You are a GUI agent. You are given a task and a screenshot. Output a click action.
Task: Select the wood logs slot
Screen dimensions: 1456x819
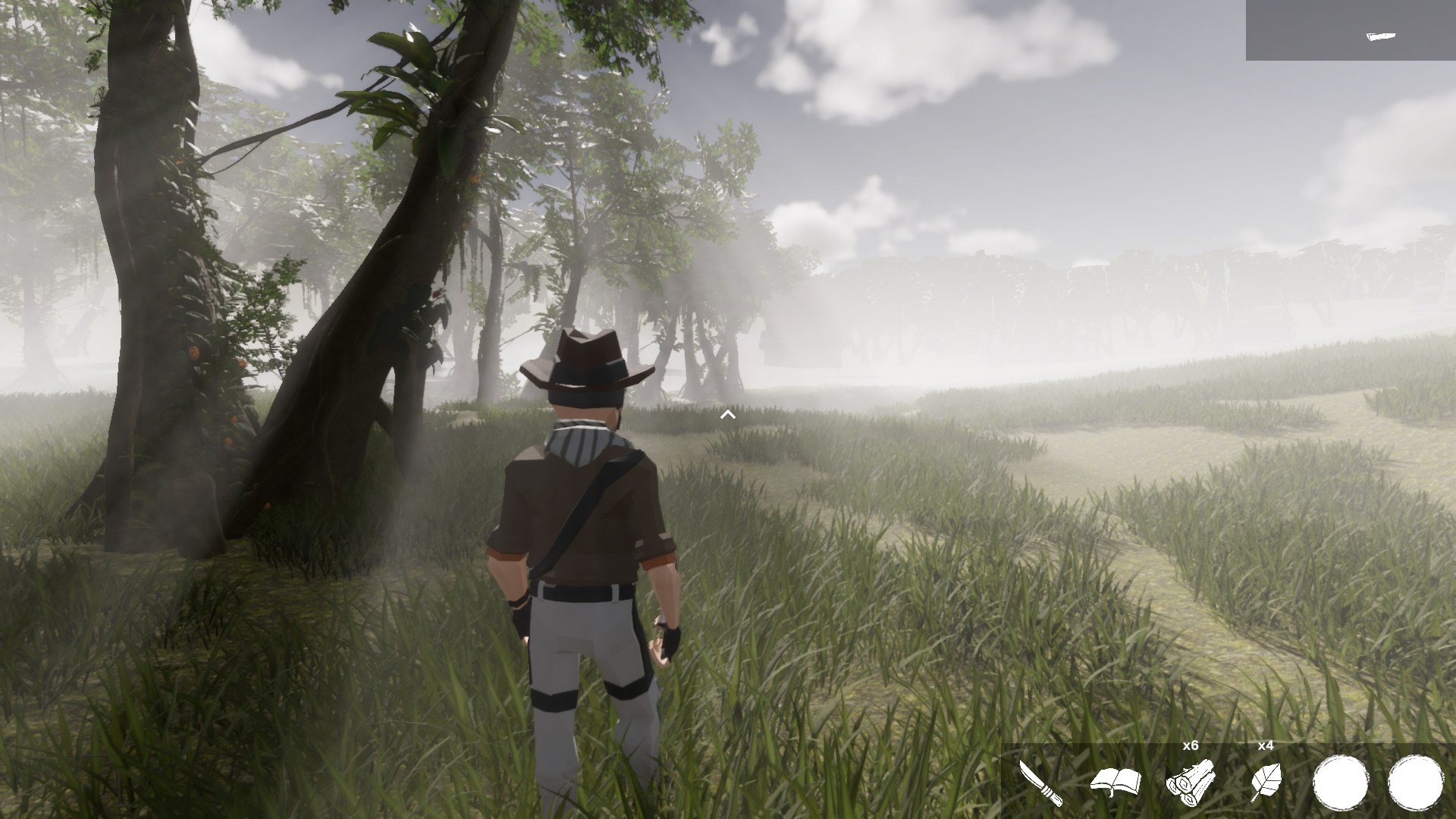click(x=1191, y=782)
